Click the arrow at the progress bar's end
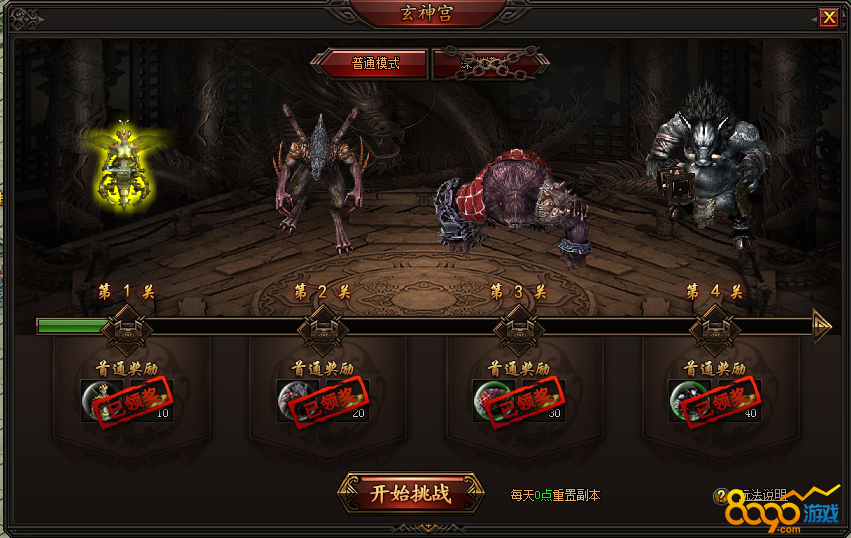The image size is (851, 538). pos(822,326)
